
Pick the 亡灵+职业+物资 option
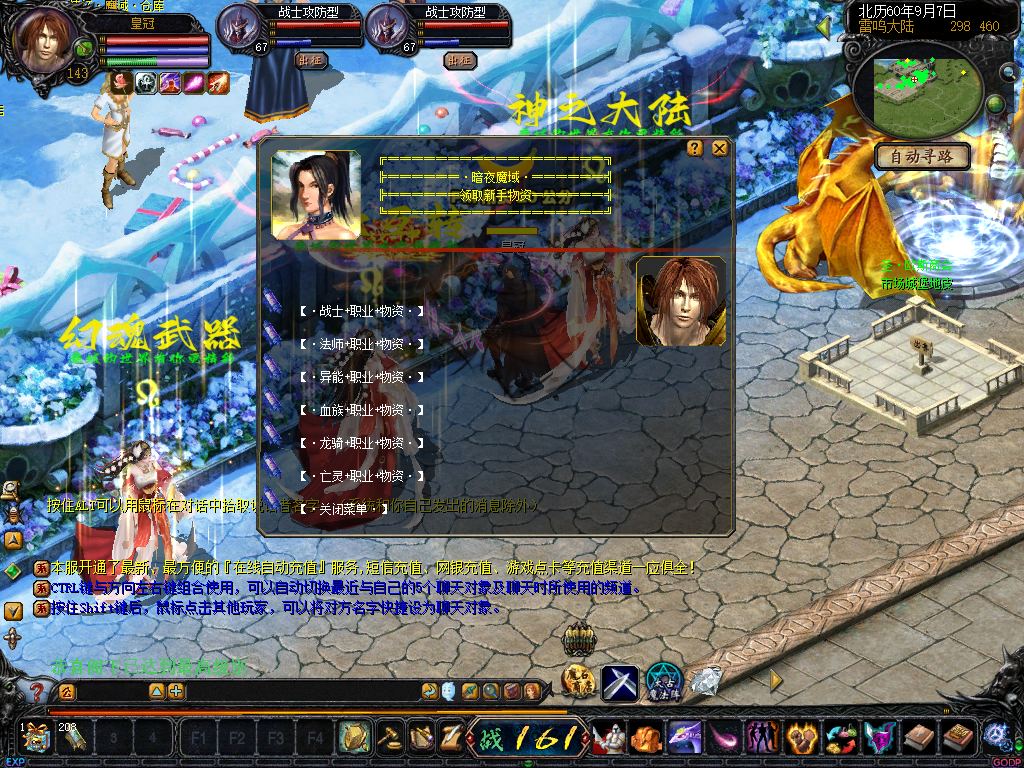click(360, 476)
